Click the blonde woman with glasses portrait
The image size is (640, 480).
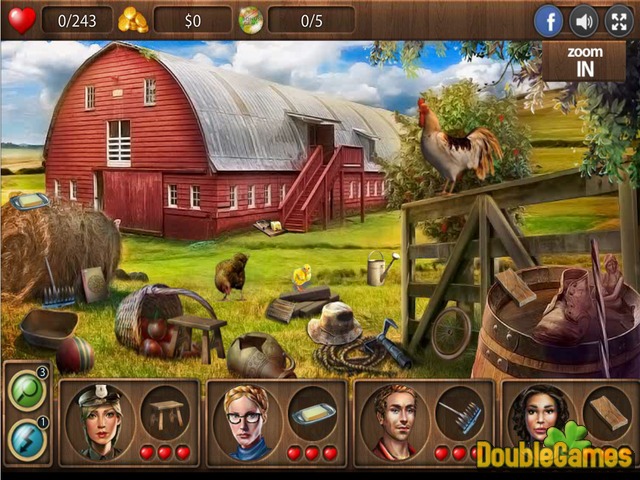pos(246,418)
